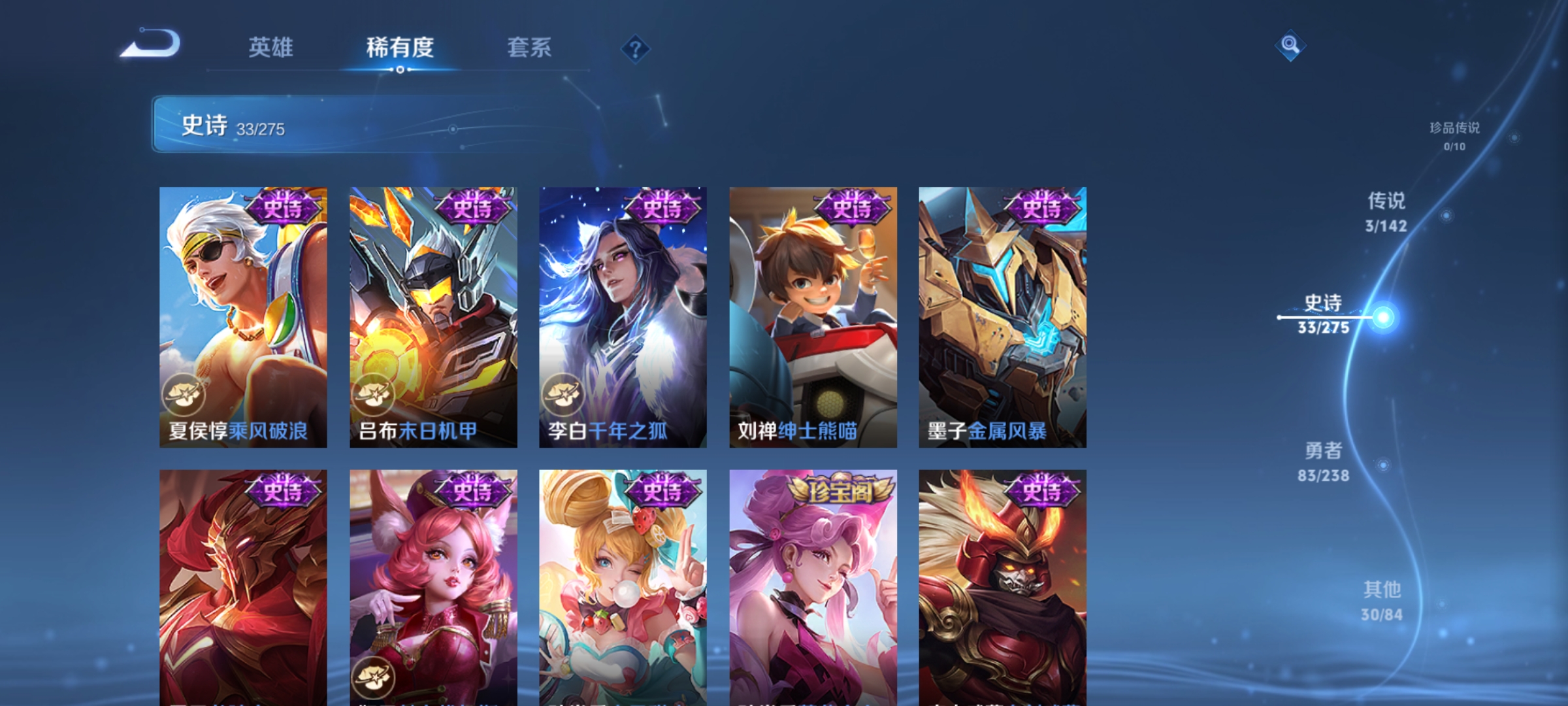The width and height of the screenshot is (1568, 706).
Task: Click the skin-fragment exchange icon on 李白千年之狐
Action: [x=563, y=393]
